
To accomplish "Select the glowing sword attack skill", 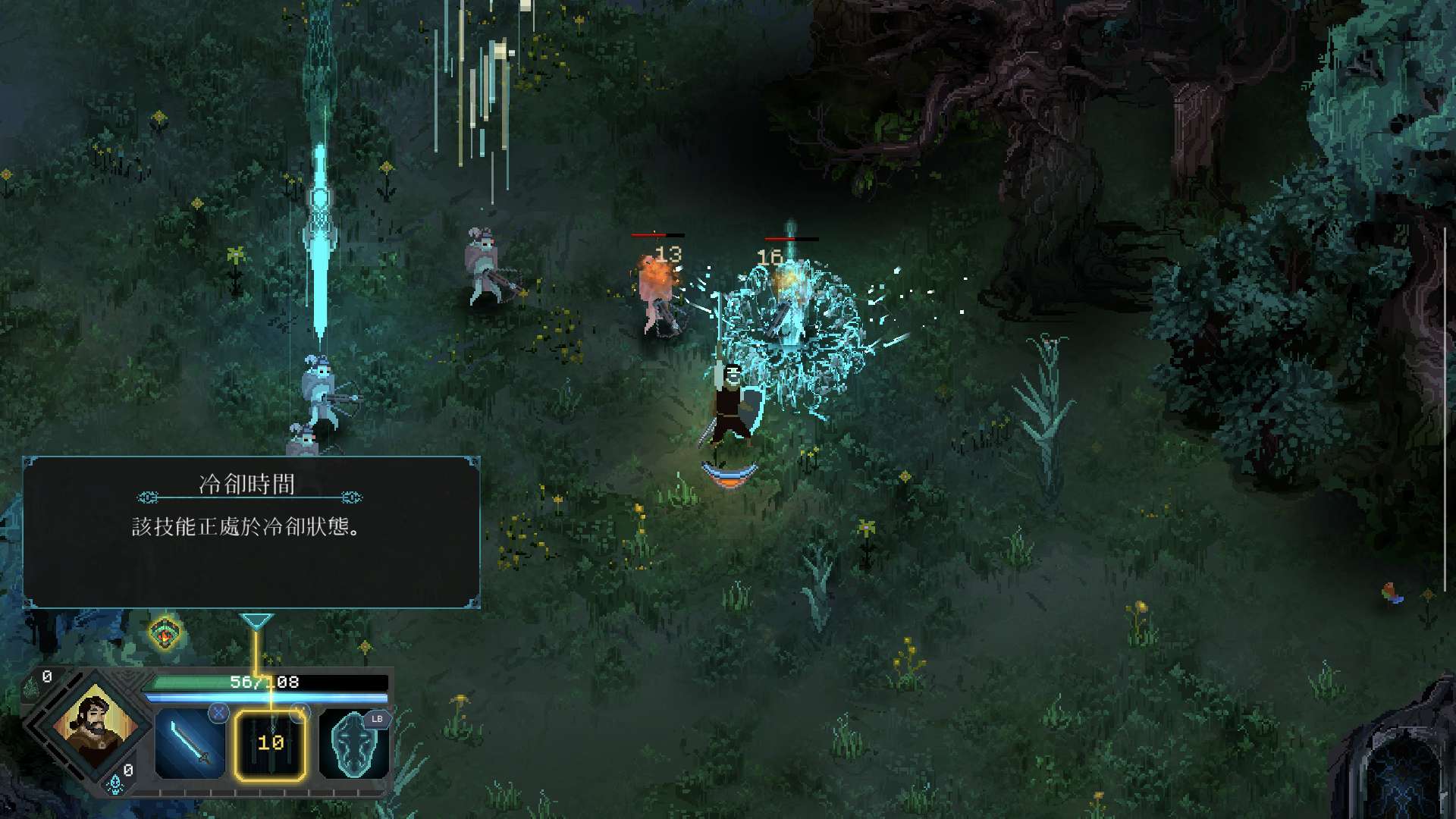I will (x=190, y=743).
